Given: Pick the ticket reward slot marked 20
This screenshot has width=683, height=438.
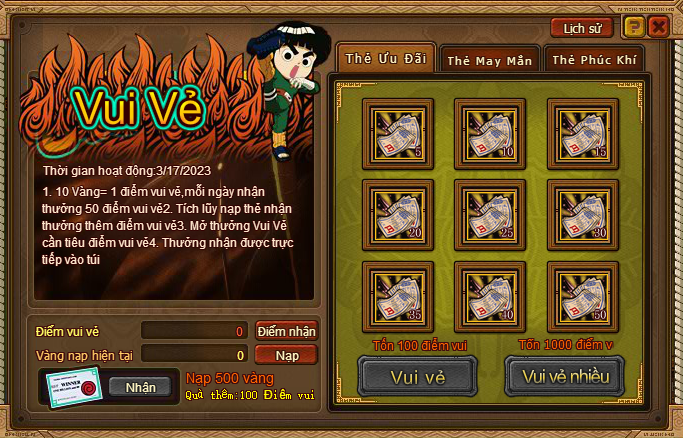Looking at the screenshot, I should point(396,211).
